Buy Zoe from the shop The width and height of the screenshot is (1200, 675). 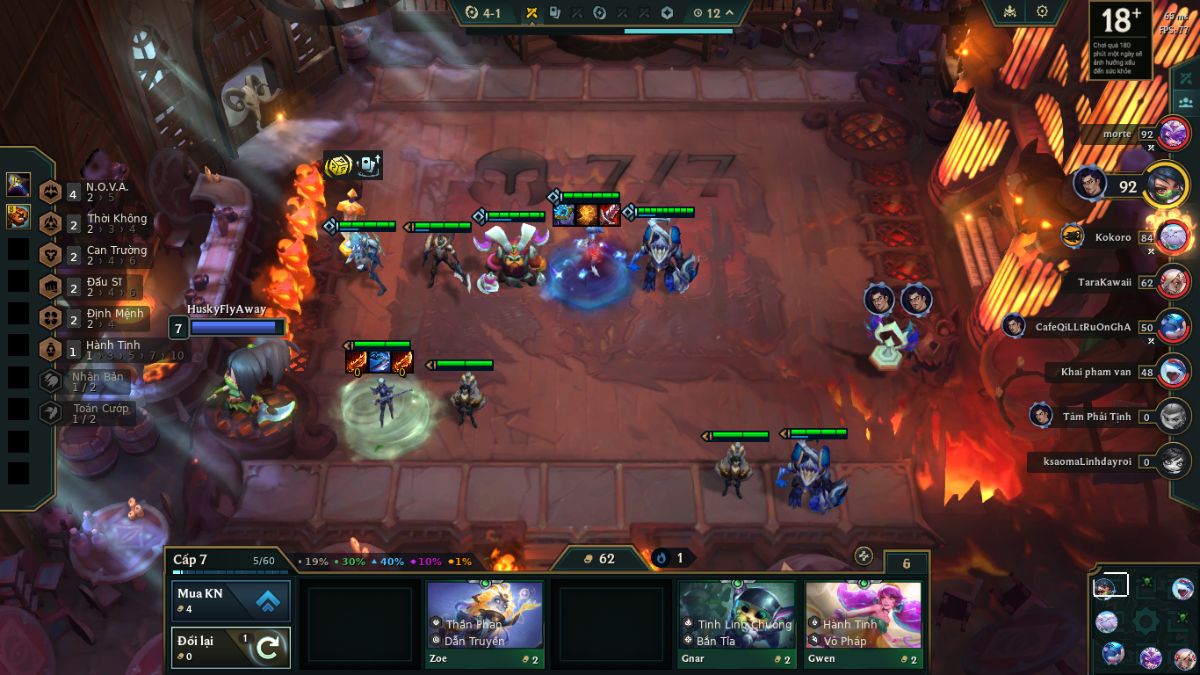(x=485, y=624)
